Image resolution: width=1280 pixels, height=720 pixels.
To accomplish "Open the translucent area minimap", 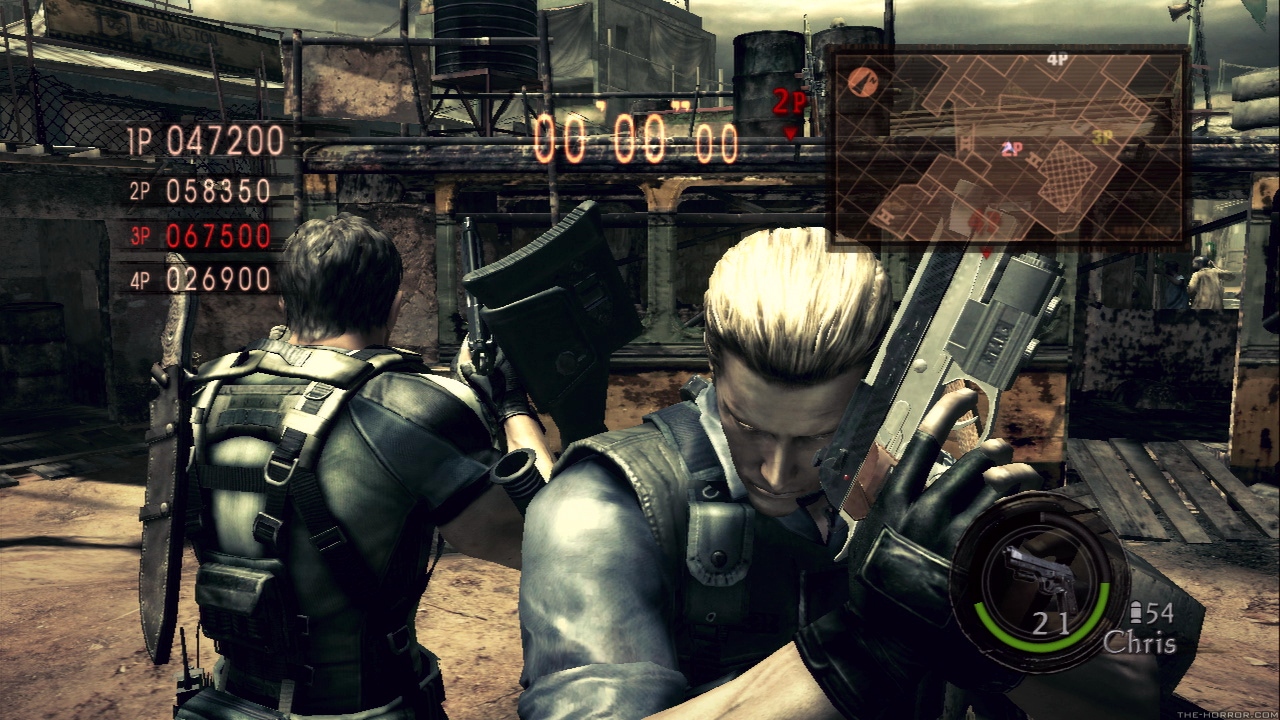I will pyautogui.click(x=1010, y=147).
